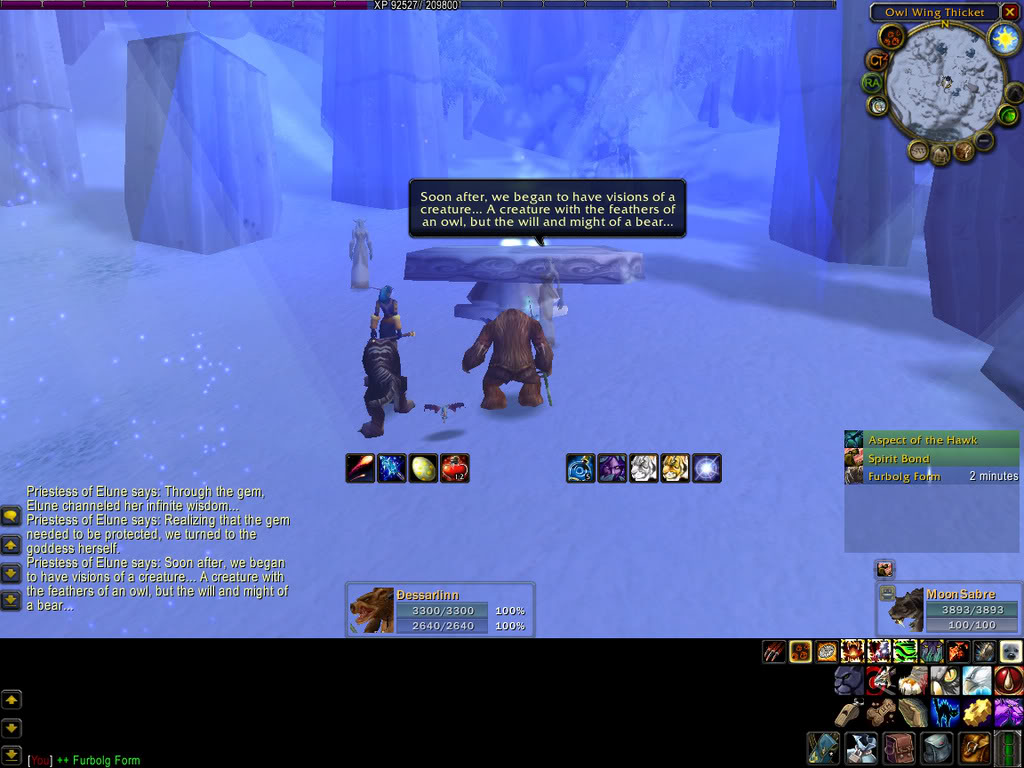
Task: Activate the white starburst flash ability
Action: [x=707, y=468]
